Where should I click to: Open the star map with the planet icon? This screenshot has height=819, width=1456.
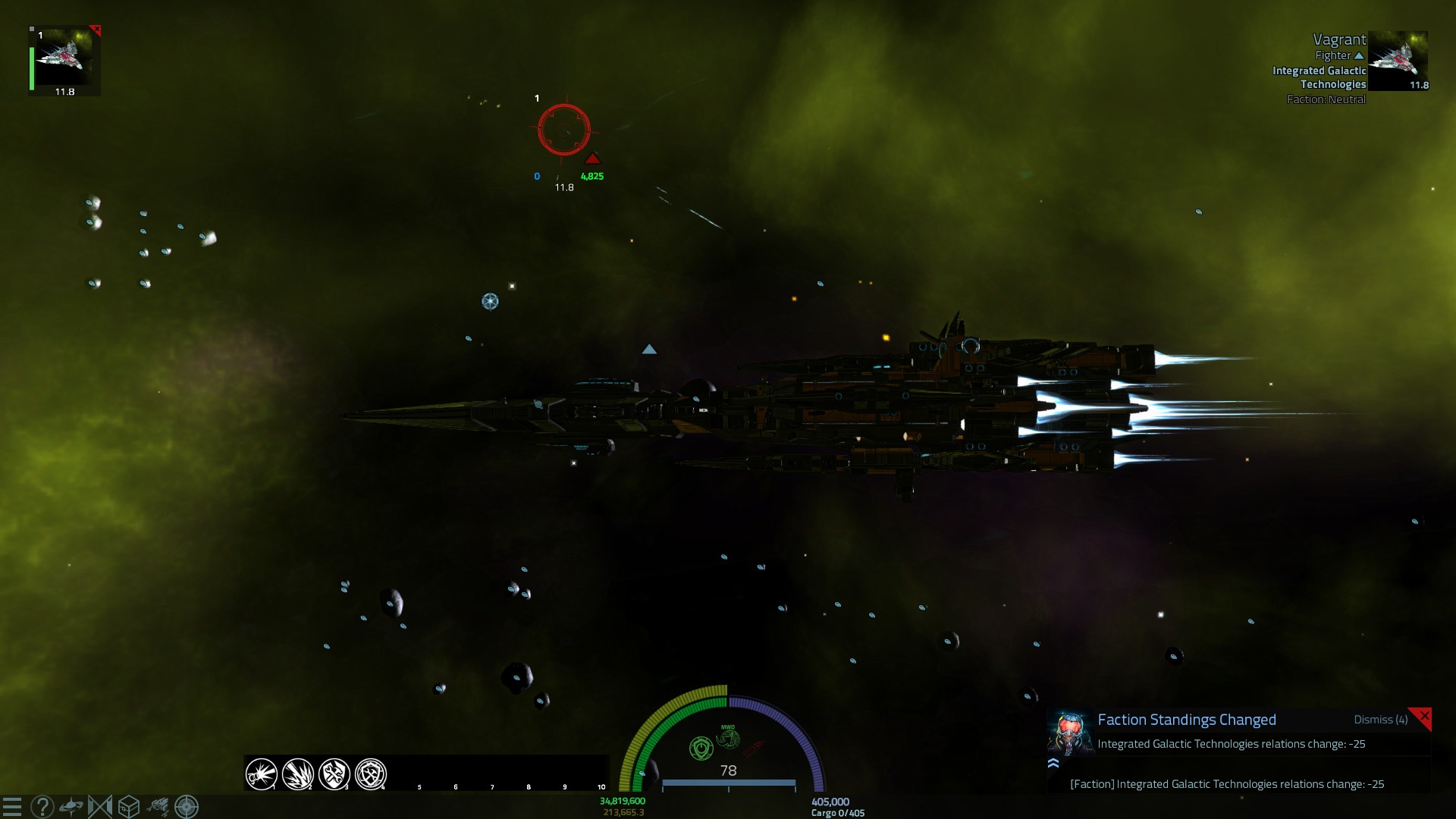coord(71,806)
